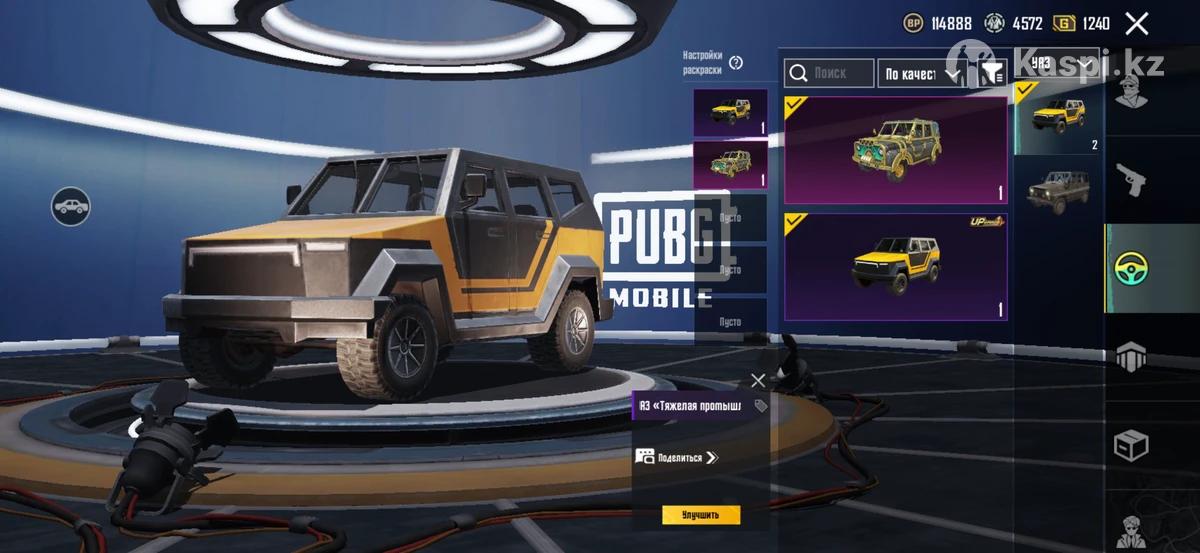This screenshot has height=553, width=1200.
Task: Select the steering wheel vehicles tab
Action: coord(1131,268)
